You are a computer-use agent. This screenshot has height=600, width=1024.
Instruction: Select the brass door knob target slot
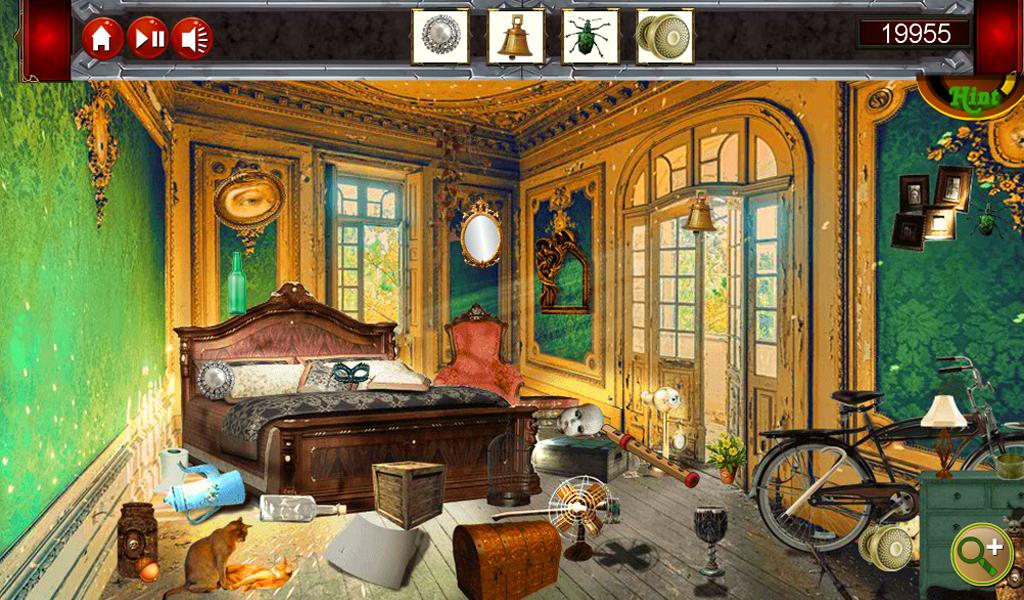coord(665,37)
